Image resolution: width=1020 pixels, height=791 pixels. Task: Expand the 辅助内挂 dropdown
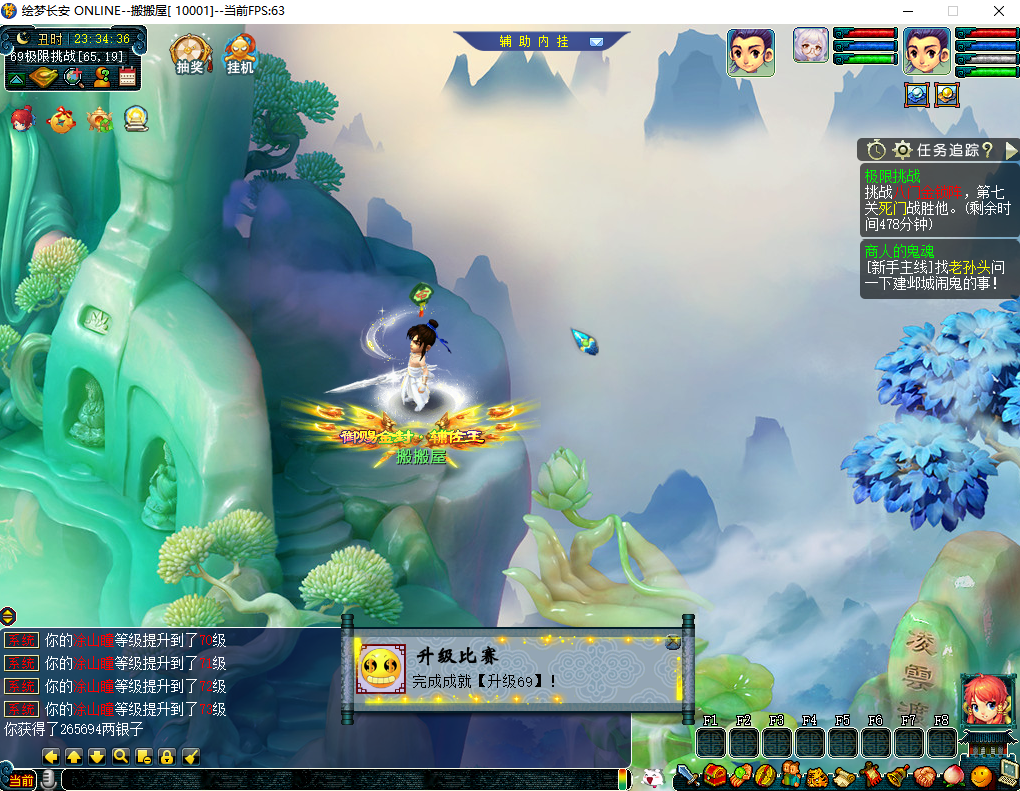pos(596,42)
